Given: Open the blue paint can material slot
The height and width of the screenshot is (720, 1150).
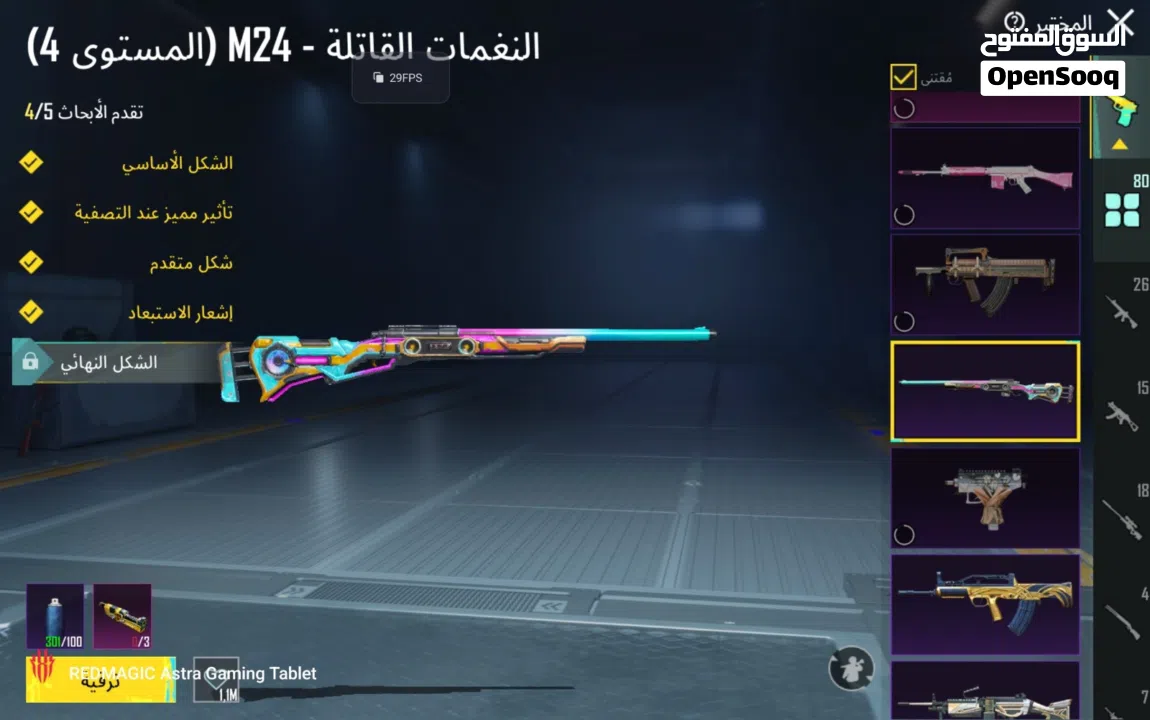Looking at the screenshot, I should (55, 616).
